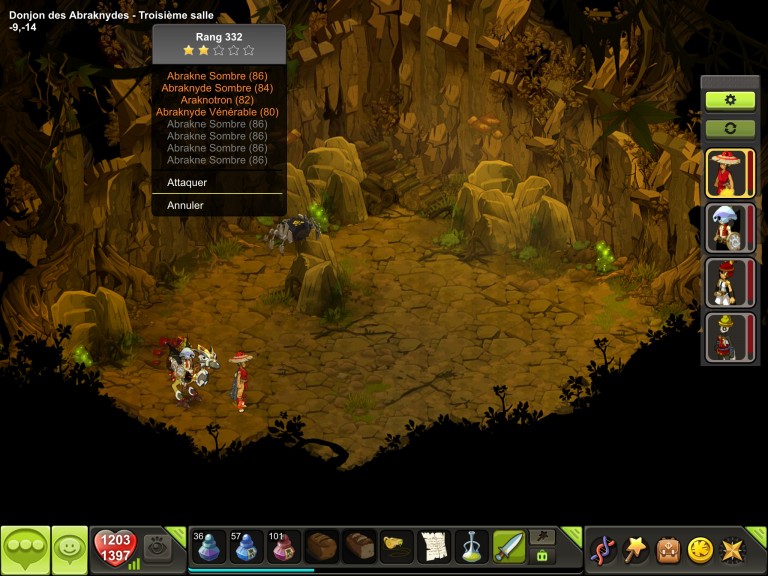Use the pink potion with 101 count
Image resolution: width=768 pixels, height=576 pixels.
(x=284, y=547)
